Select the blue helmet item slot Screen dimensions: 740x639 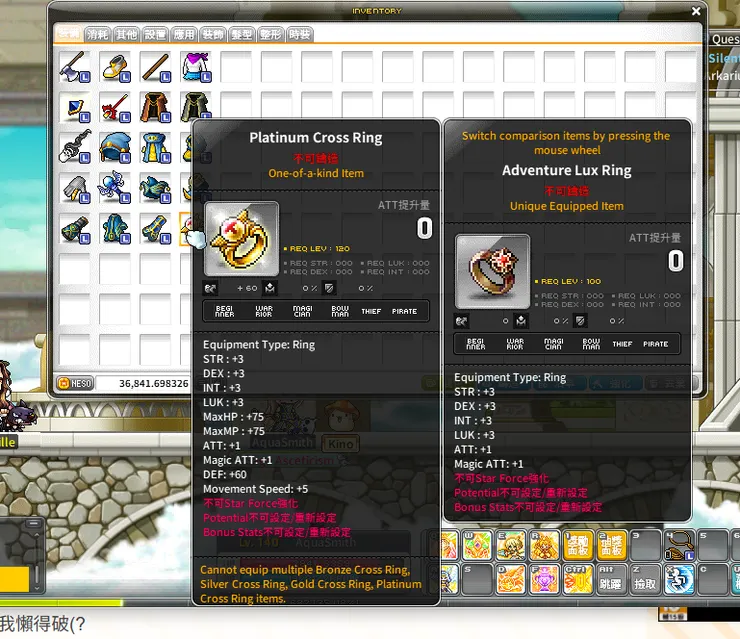[x=113, y=148]
